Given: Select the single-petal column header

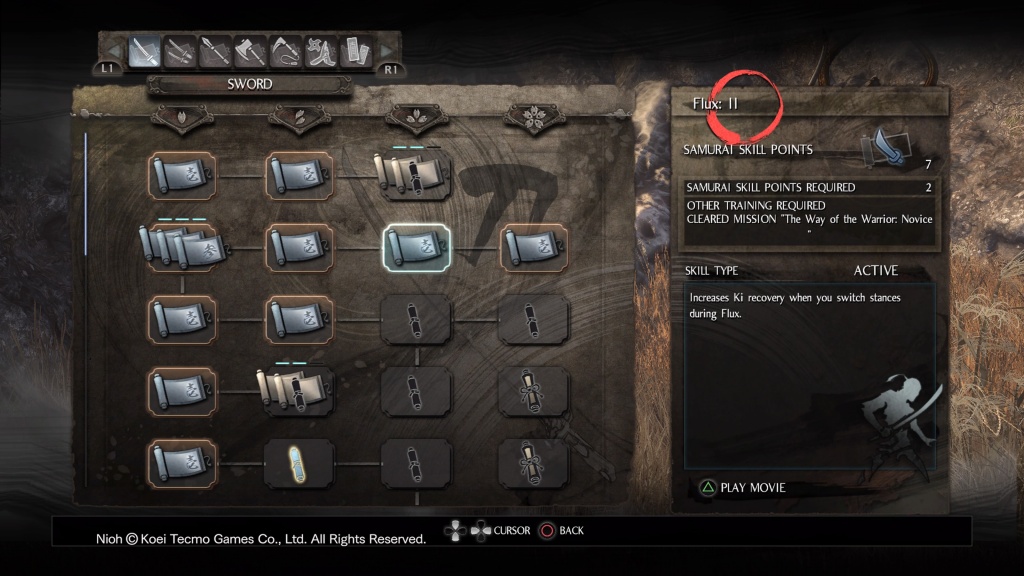Looking at the screenshot, I should 182,119.
